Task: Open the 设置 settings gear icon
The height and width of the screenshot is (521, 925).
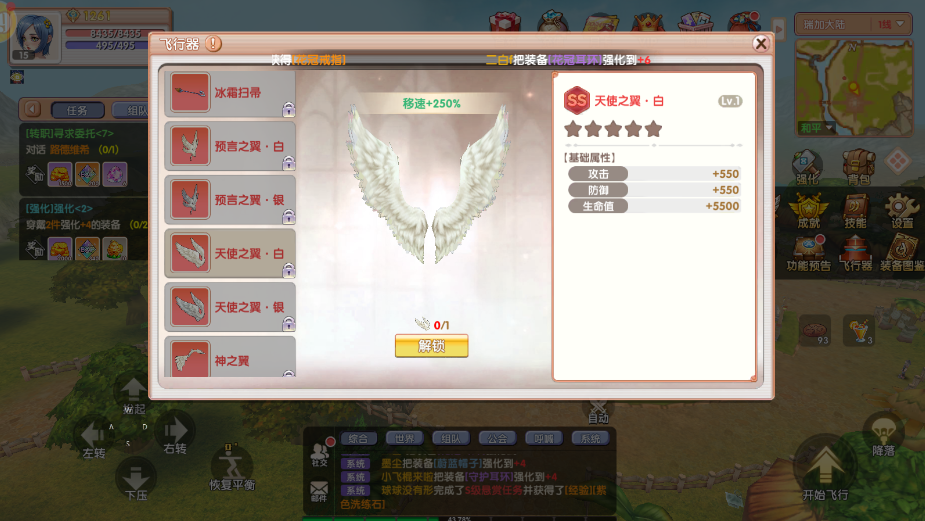Action: [x=901, y=208]
